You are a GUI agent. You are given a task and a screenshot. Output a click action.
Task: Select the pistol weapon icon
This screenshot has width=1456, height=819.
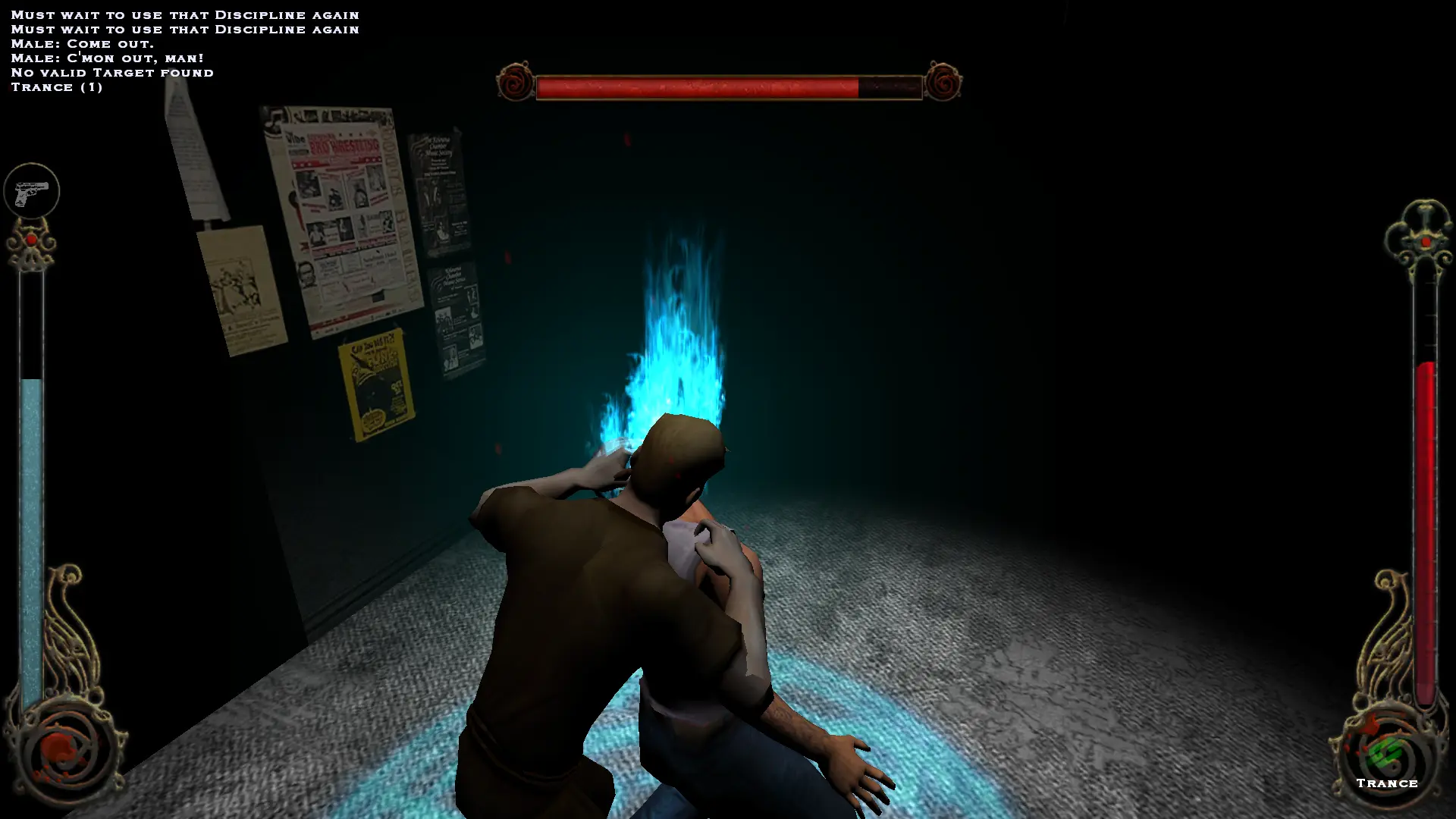[31, 191]
